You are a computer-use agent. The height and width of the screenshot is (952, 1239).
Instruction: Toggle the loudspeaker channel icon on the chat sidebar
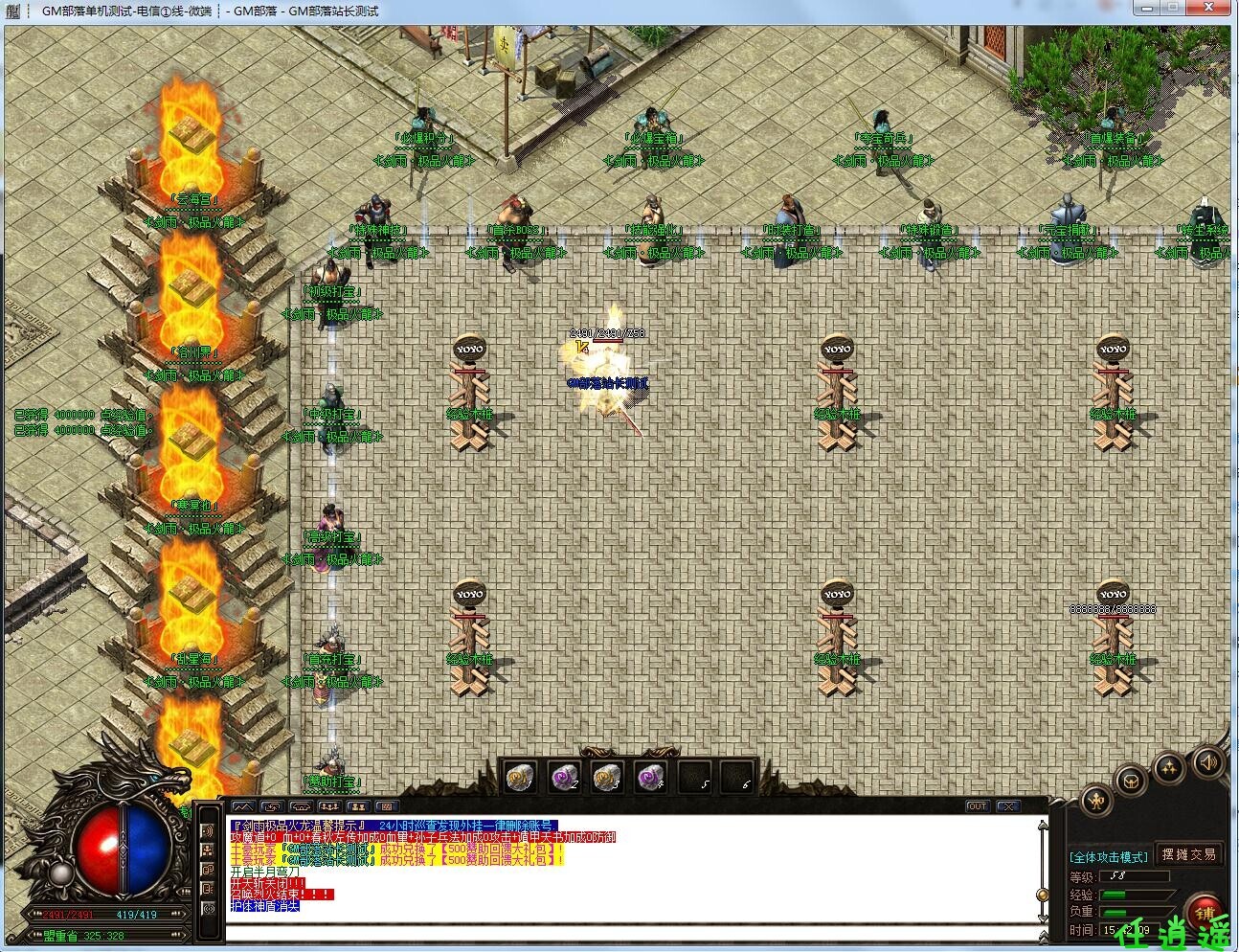(208, 831)
